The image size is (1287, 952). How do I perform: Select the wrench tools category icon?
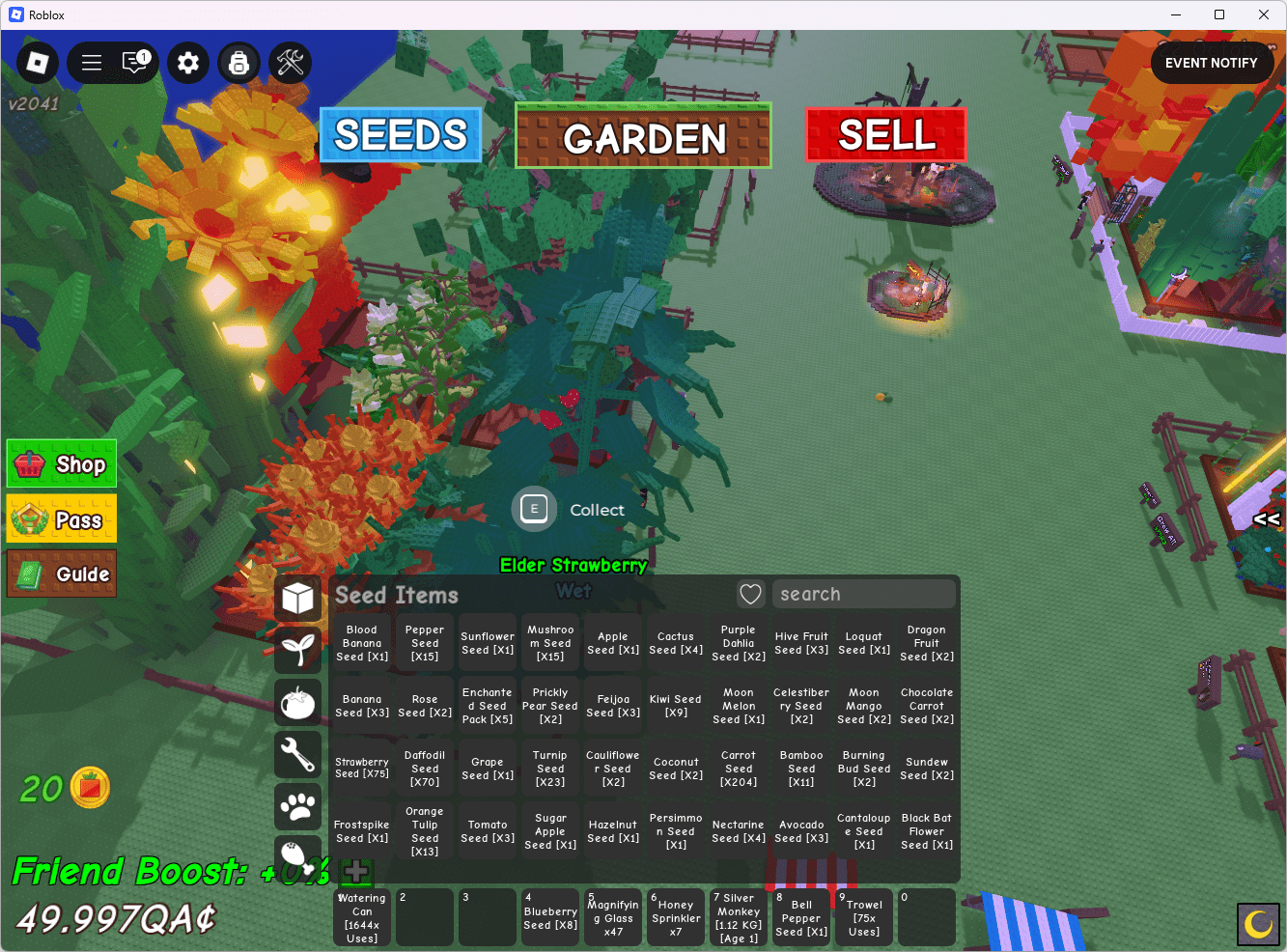(298, 753)
